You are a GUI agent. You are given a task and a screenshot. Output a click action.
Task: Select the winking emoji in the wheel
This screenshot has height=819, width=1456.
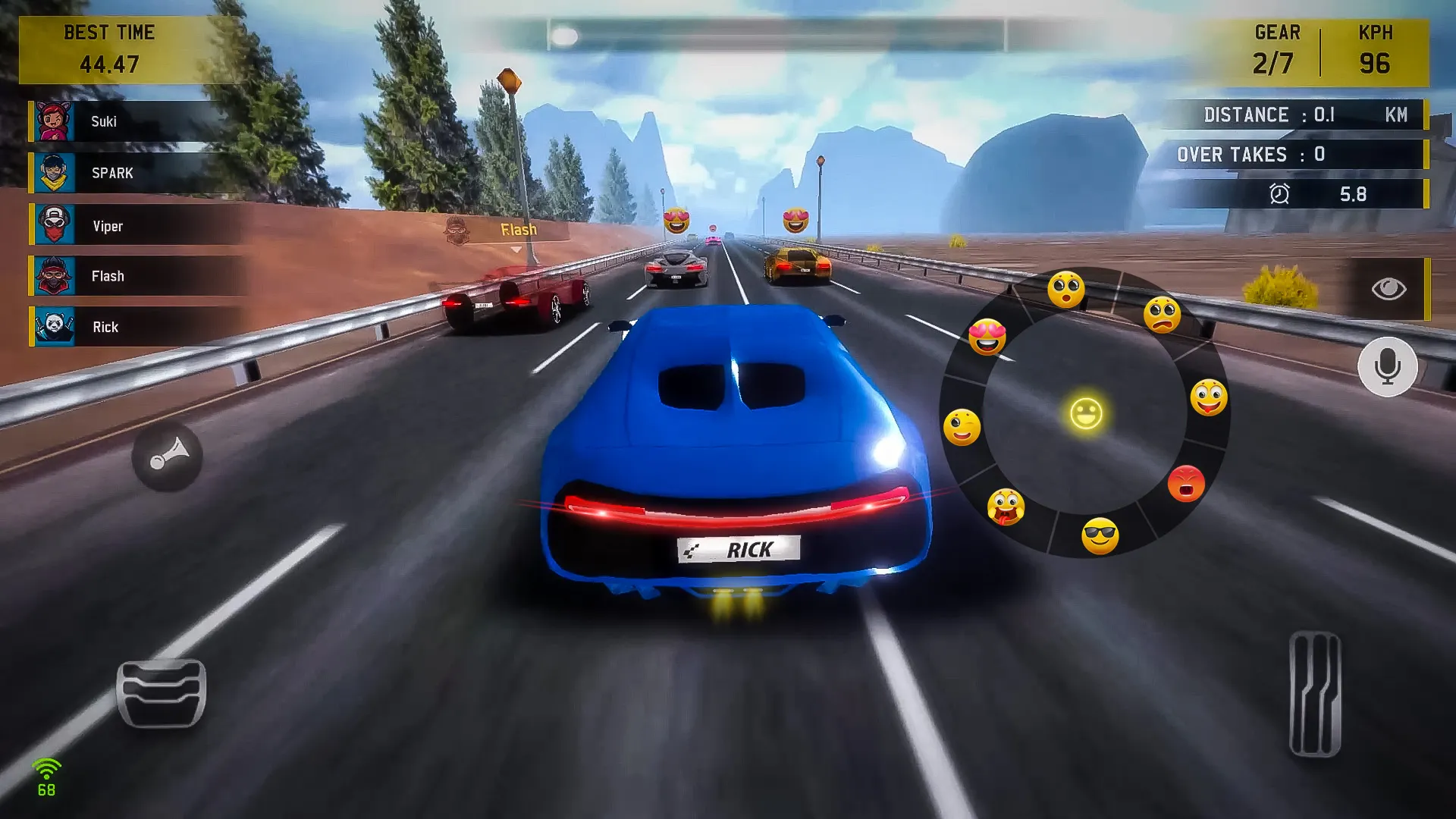pyautogui.click(x=962, y=427)
